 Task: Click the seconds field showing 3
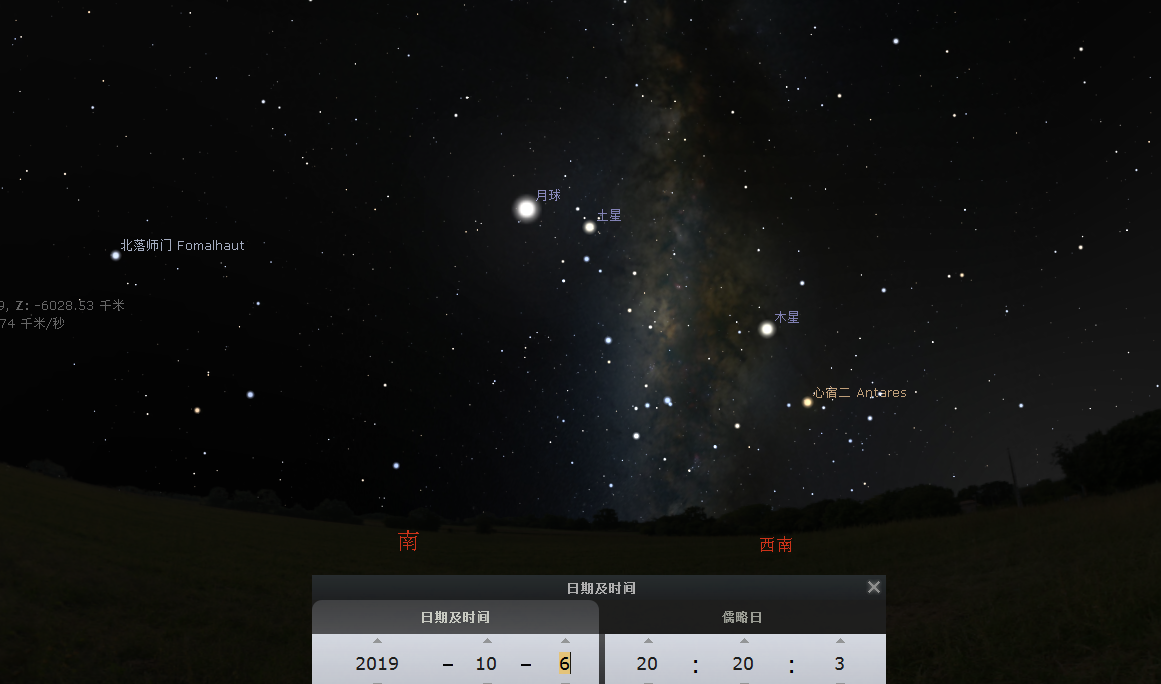coord(839,664)
